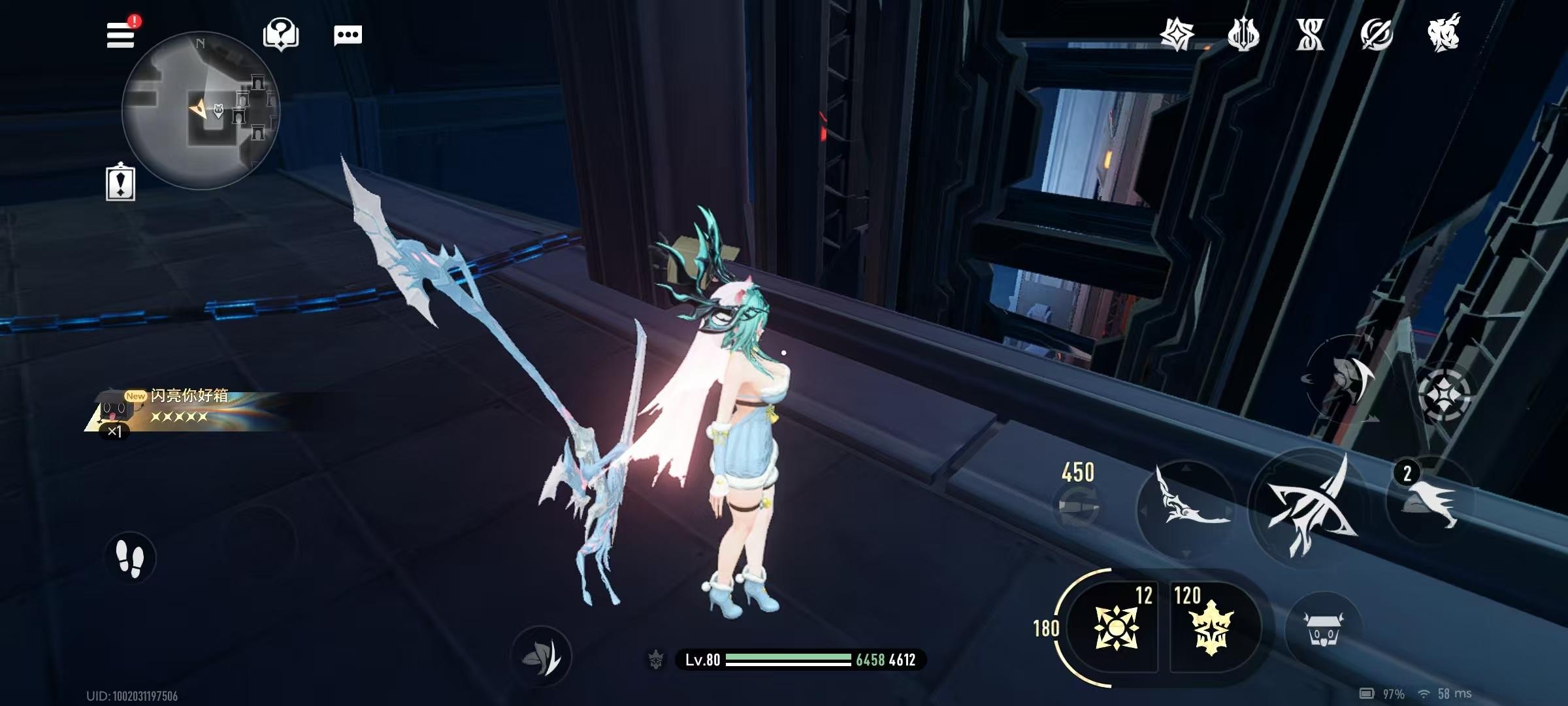Viewport: 1568px width, 706px height.
Task: Toggle the footprints auto-walk button
Action: 129,558
